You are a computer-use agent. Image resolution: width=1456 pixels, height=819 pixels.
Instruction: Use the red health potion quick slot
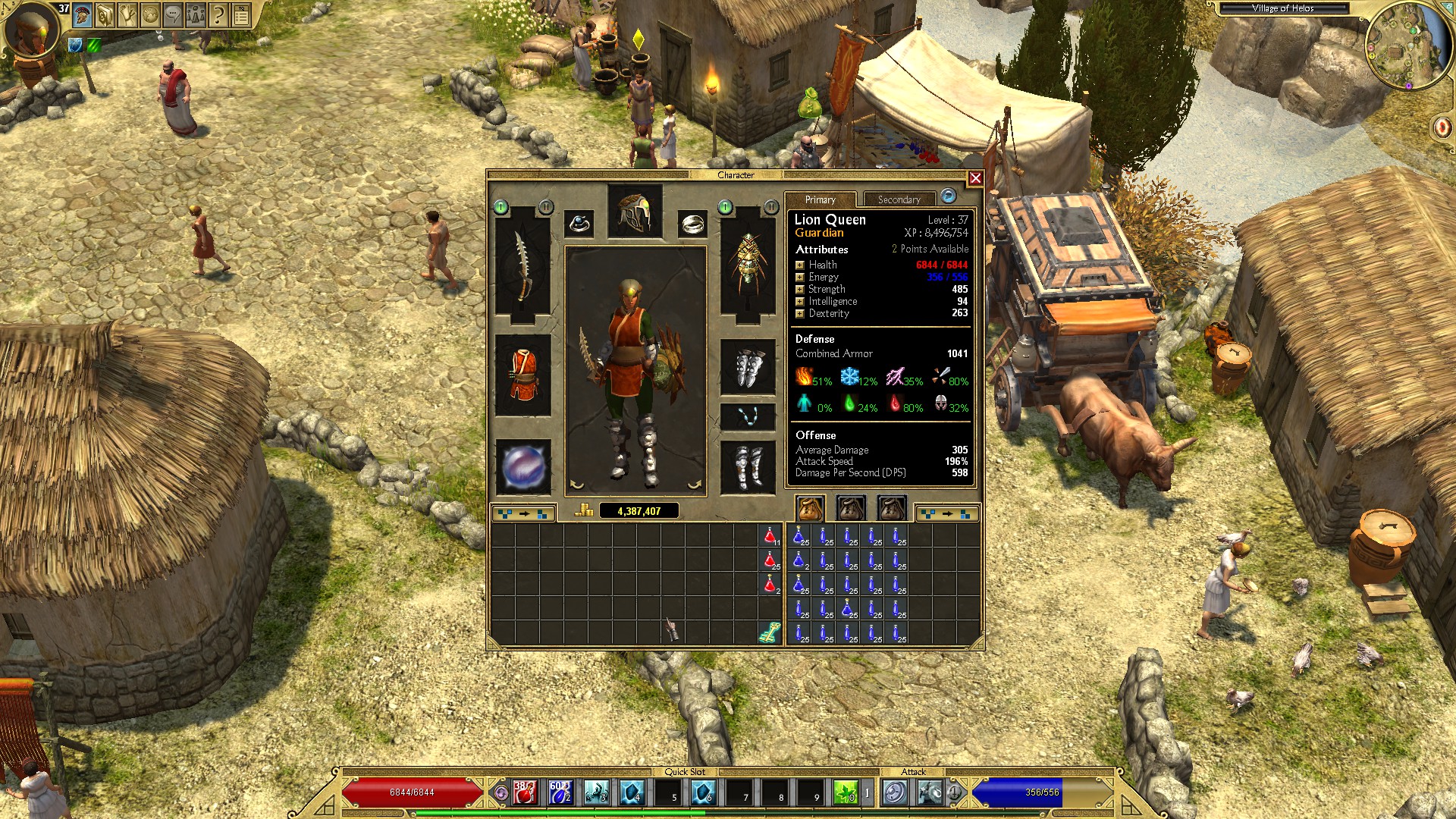click(524, 792)
